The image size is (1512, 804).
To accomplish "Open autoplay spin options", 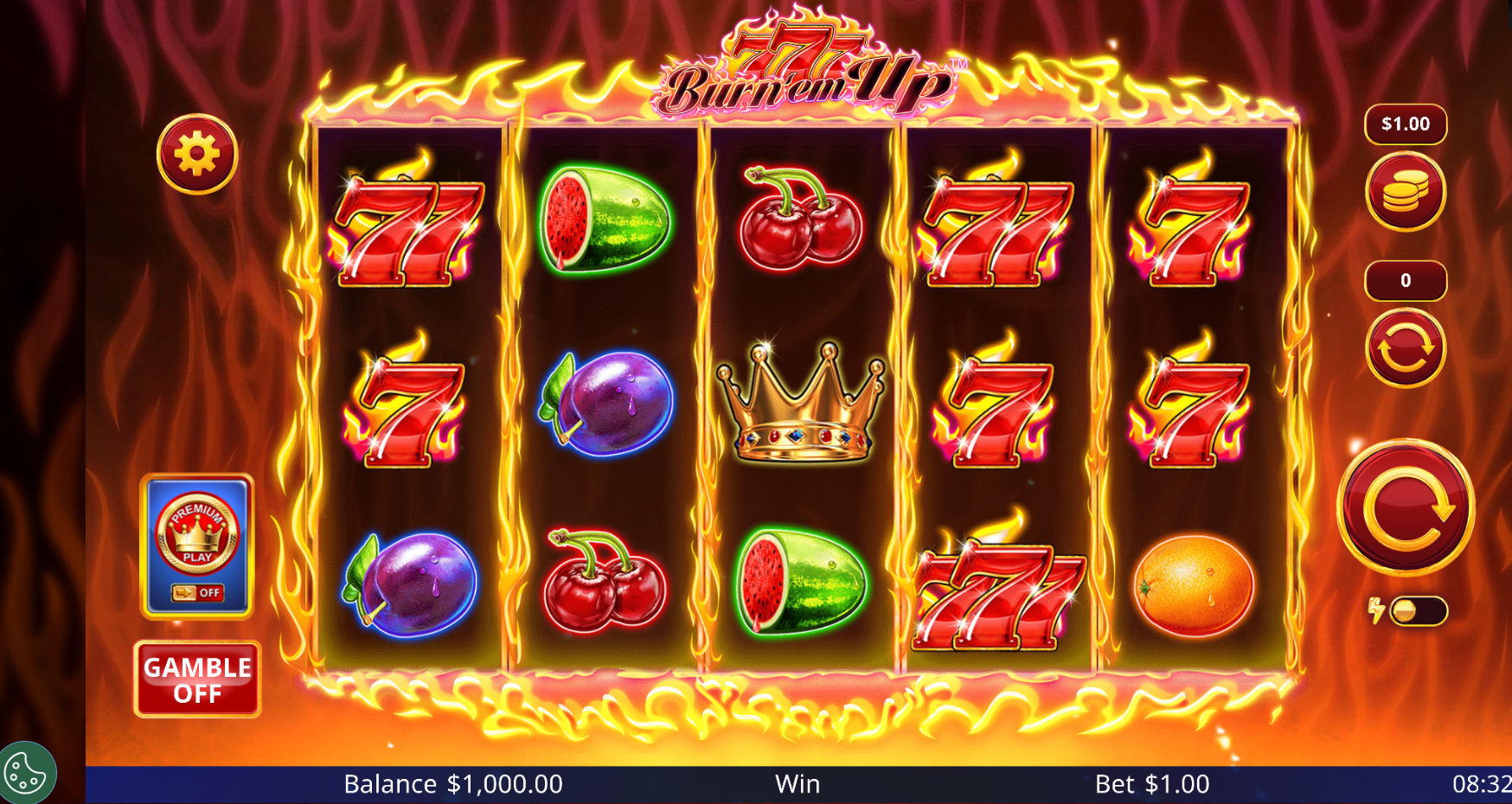I will pos(1406,348).
